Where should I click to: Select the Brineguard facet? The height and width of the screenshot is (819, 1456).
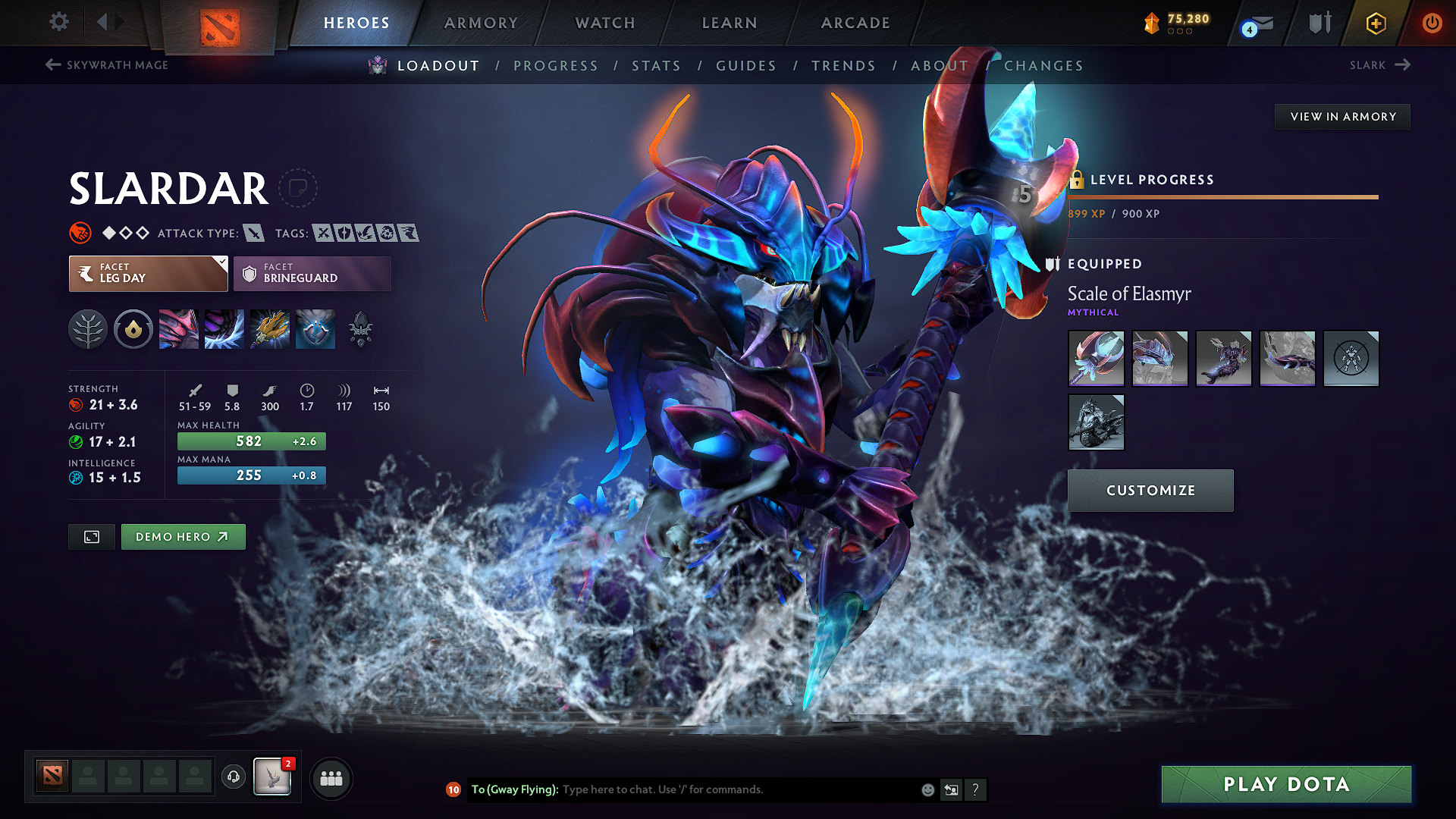[x=312, y=273]
